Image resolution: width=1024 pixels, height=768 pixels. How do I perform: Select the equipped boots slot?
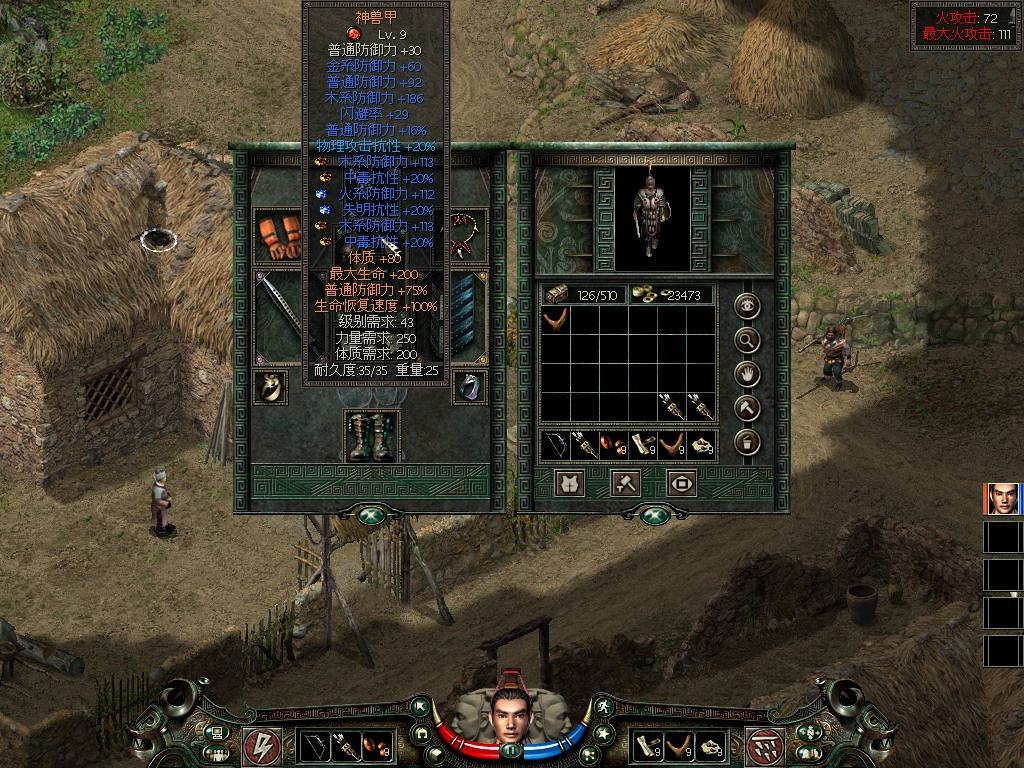[371, 436]
